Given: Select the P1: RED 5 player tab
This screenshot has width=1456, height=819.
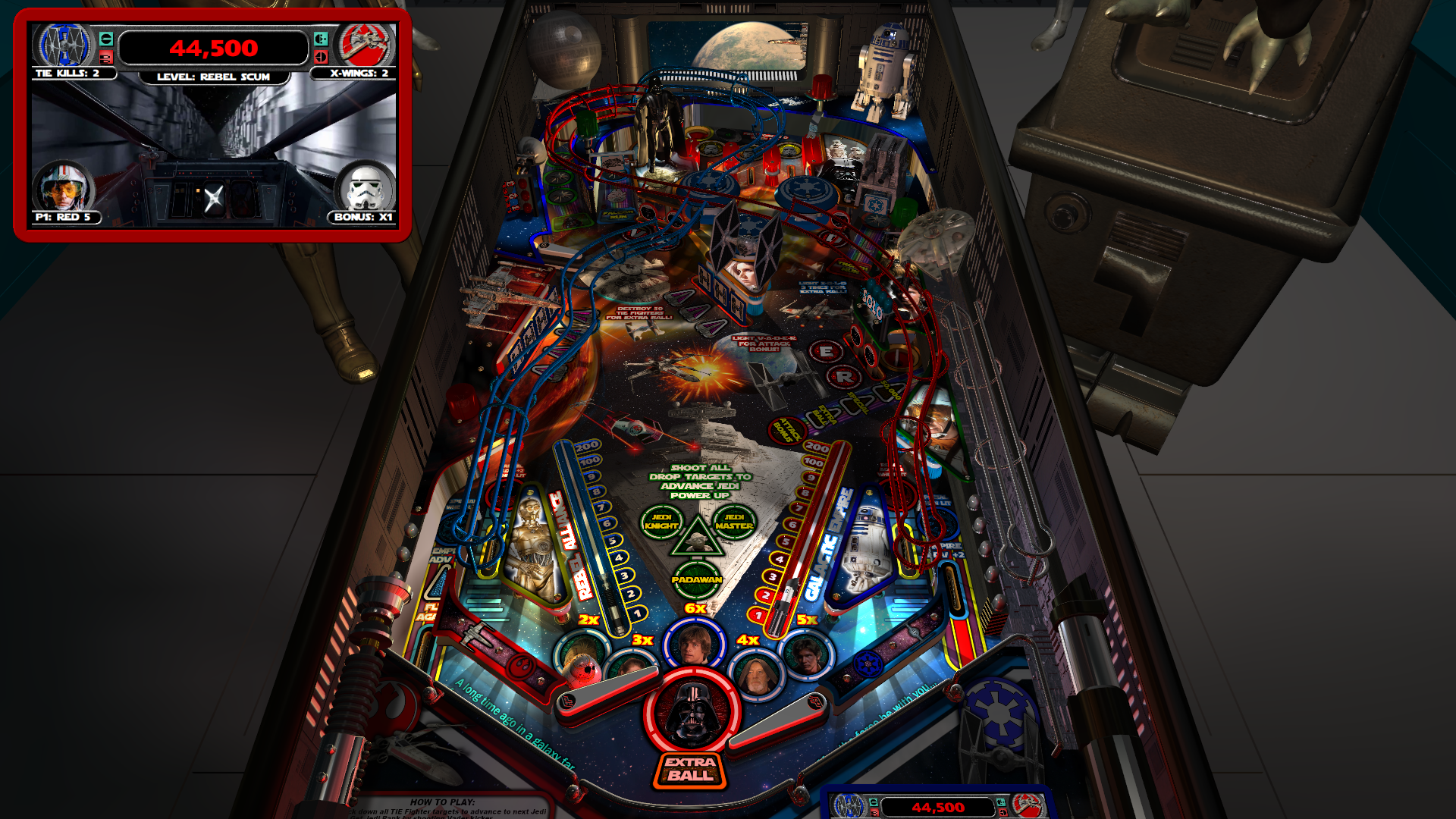Looking at the screenshot, I should (64, 218).
